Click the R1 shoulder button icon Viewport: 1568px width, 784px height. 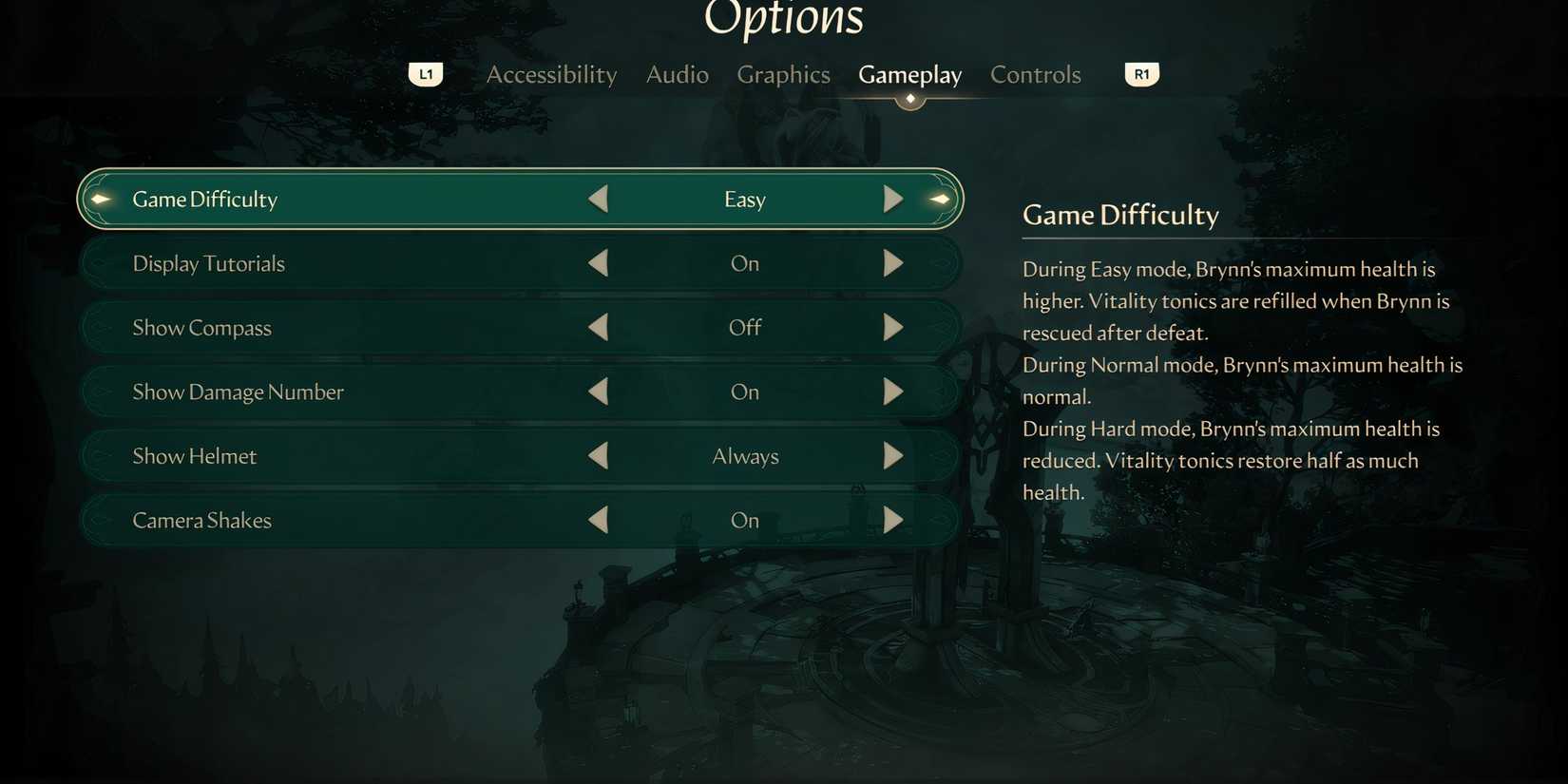1141,73
